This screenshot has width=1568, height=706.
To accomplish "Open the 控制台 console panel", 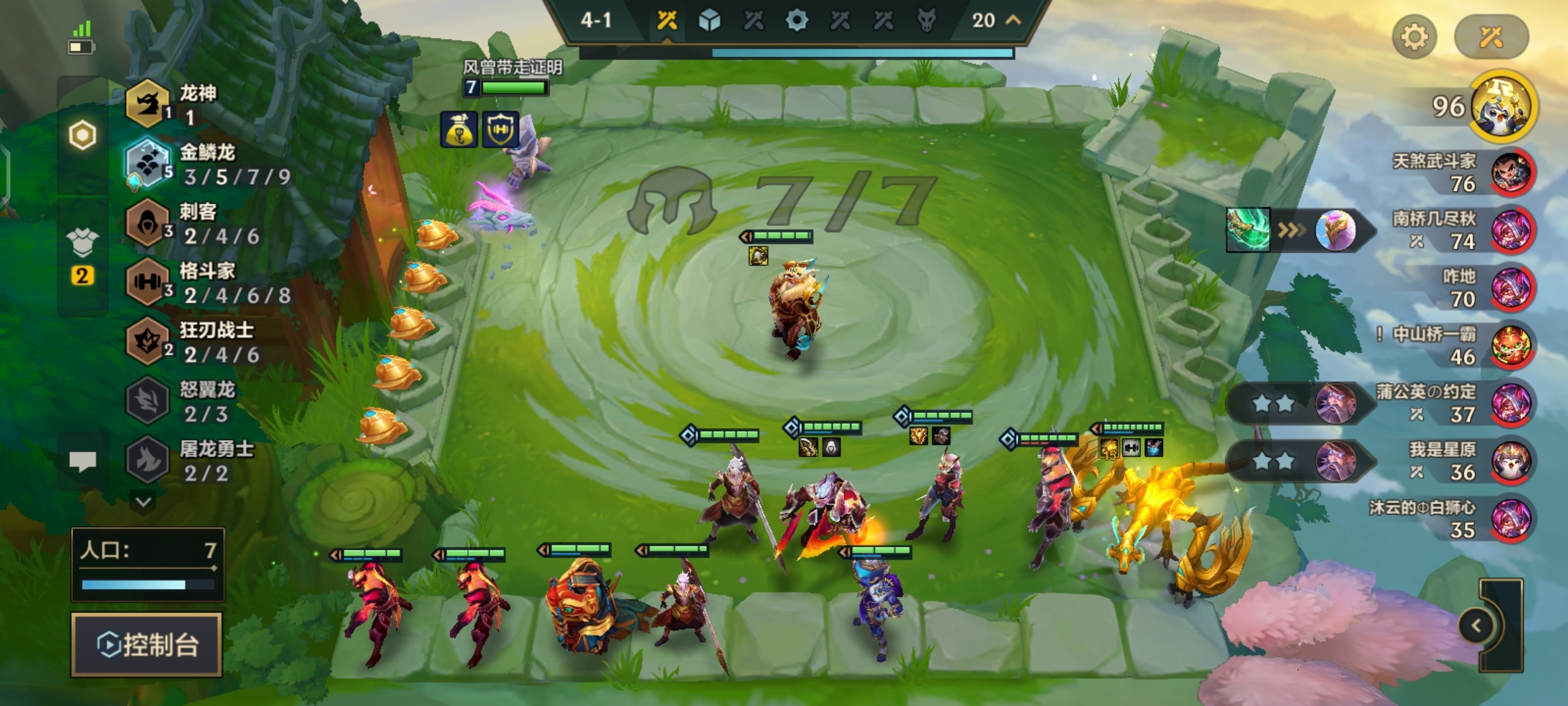I will [x=147, y=645].
